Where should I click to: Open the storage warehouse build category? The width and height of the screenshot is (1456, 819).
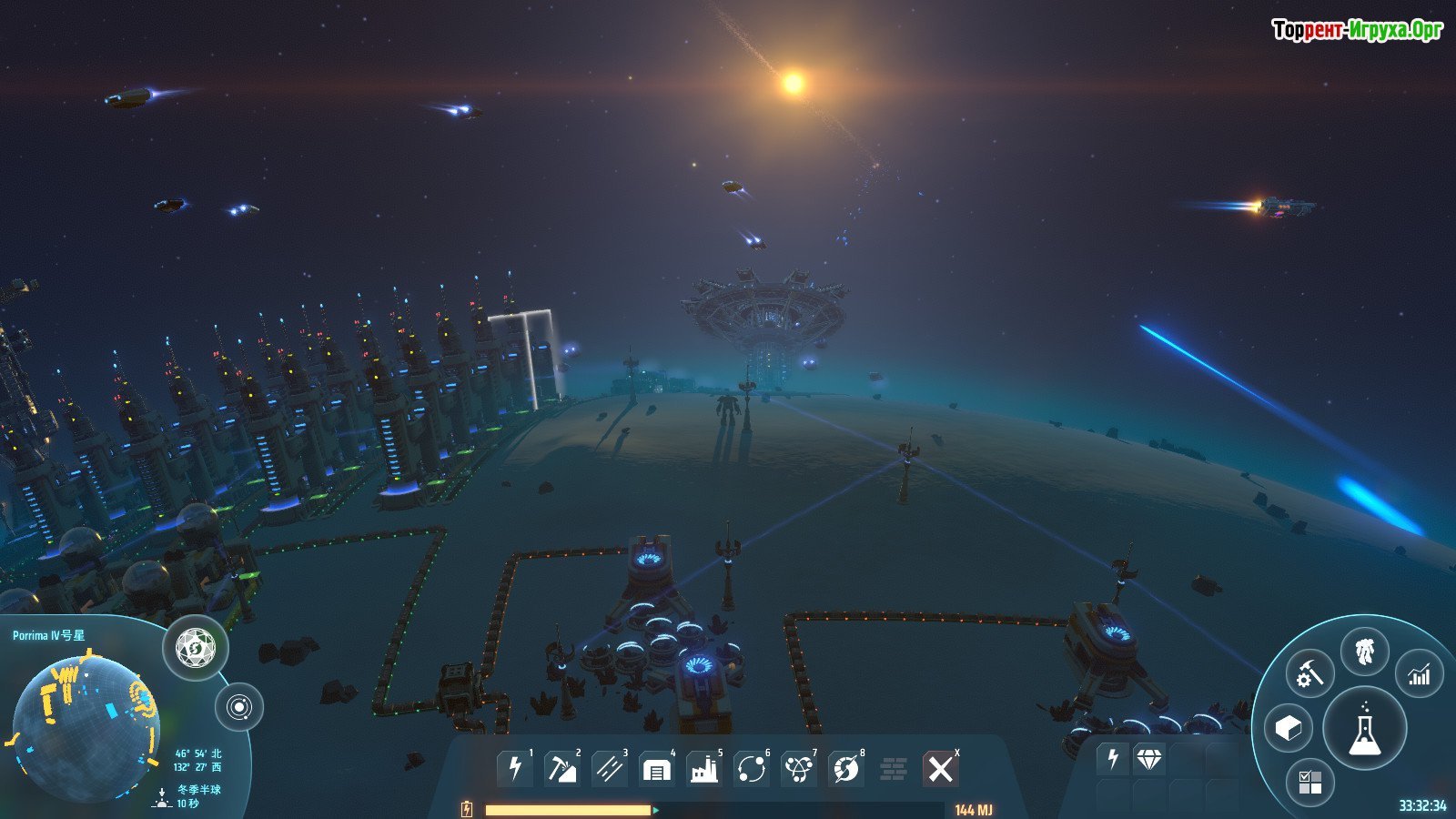(x=656, y=769)
